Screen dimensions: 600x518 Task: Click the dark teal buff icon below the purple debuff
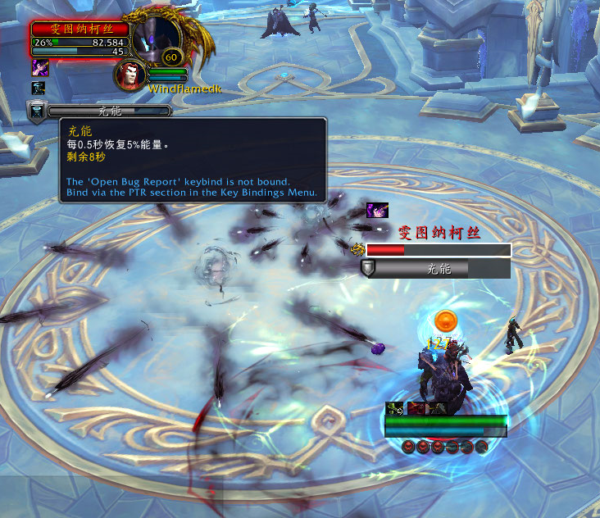(x=39, y=88)
